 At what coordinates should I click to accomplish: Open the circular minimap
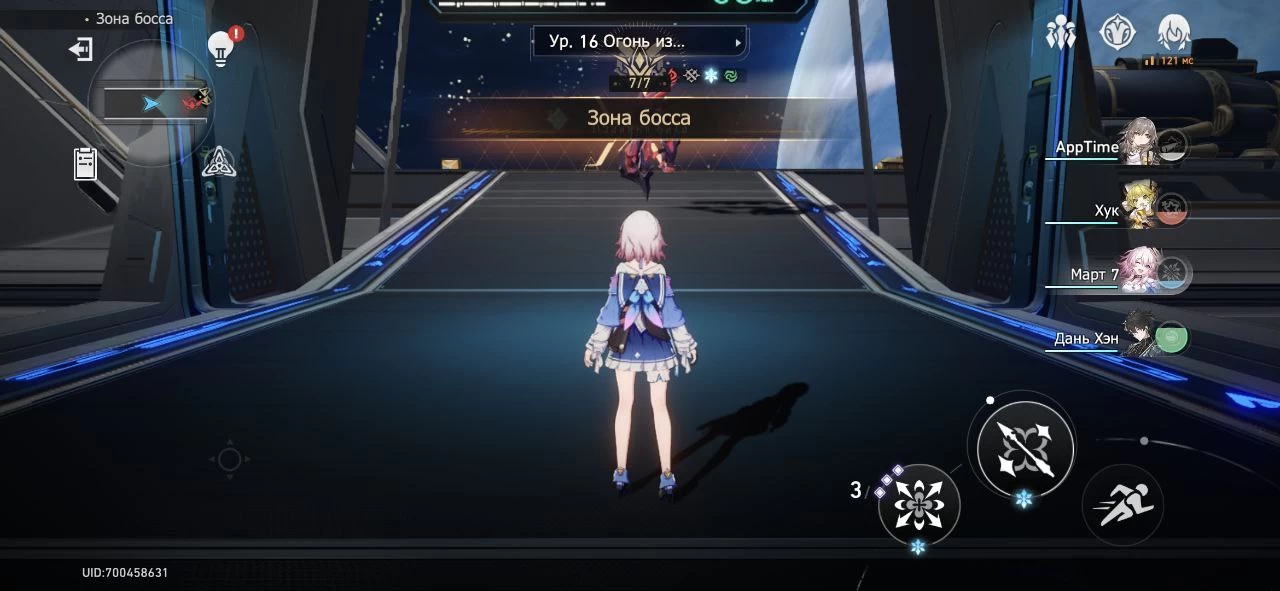(151, 103)
